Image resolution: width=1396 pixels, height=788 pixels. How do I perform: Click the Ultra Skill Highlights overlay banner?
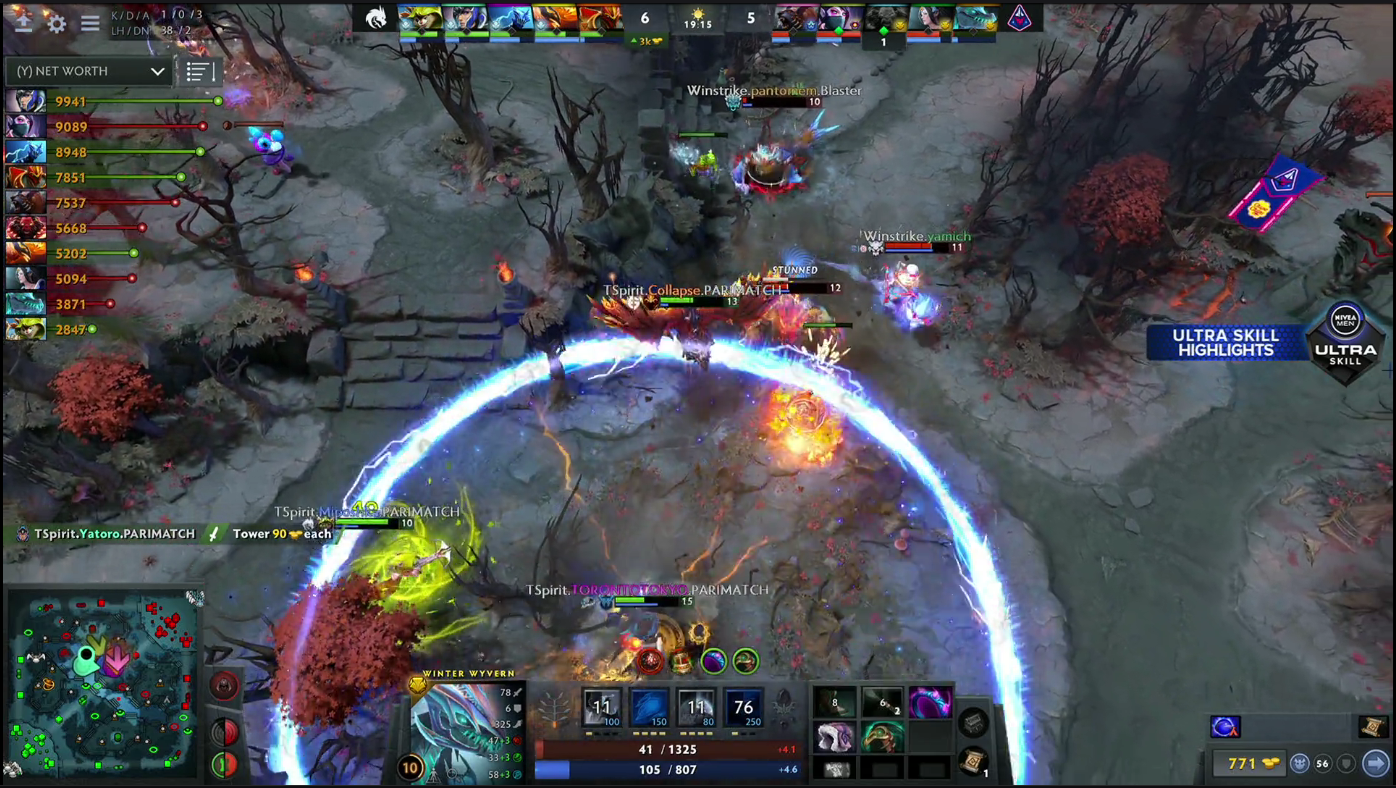[1226, 343]
